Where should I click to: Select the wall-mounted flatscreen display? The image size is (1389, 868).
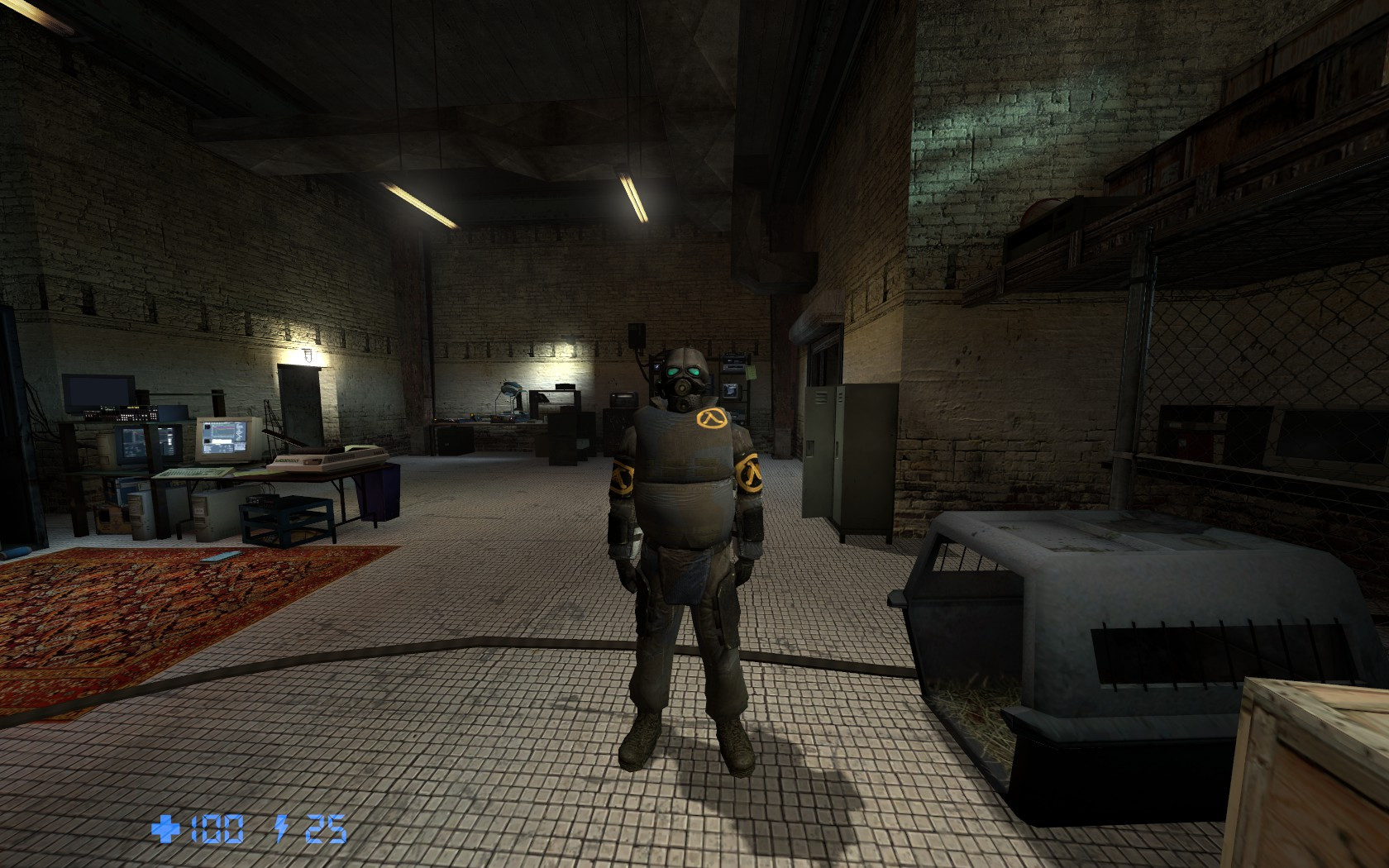pos(97,389)
